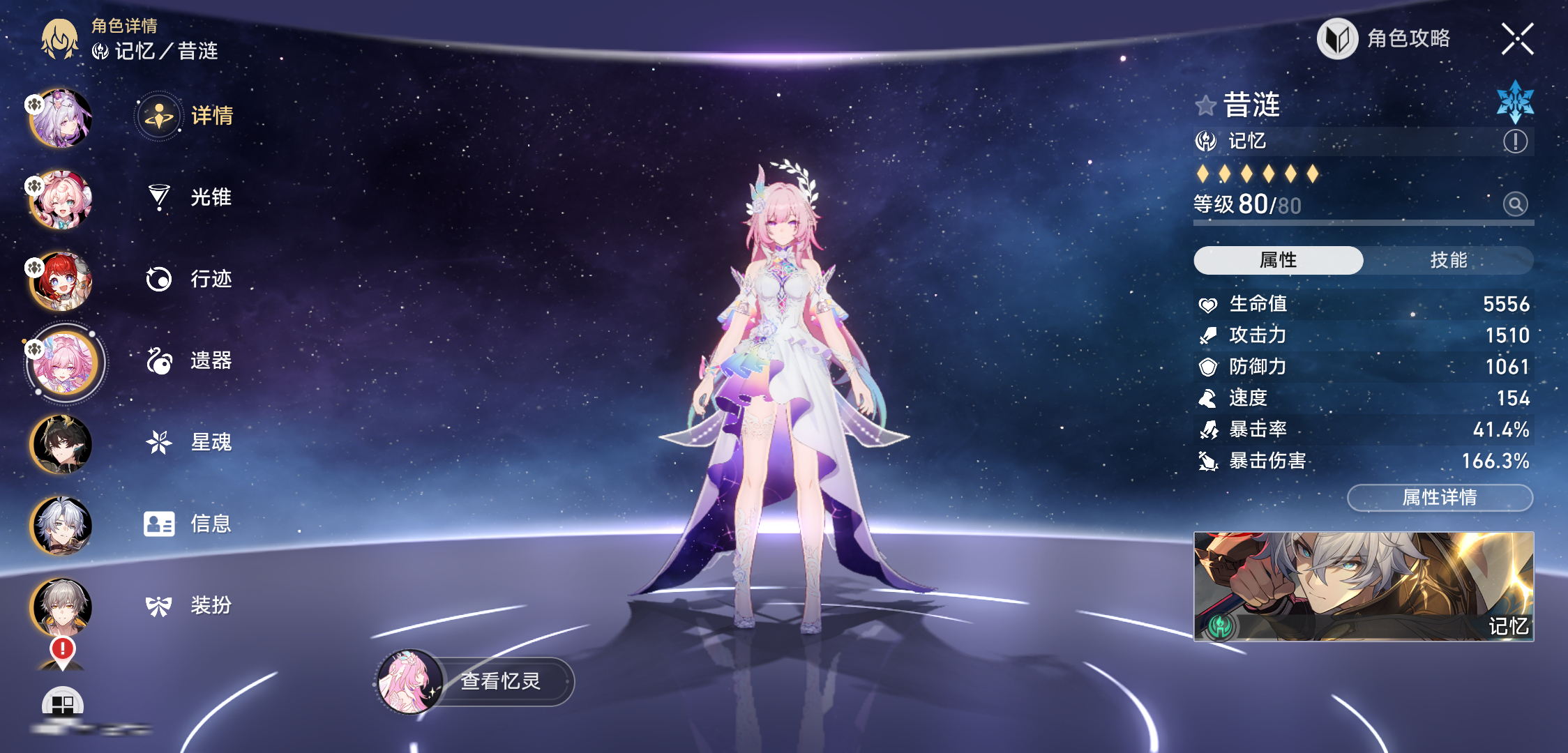Open the 装扮 outfit menu
This screenshot has width=1568, height=753.
[x=188, y=605]
